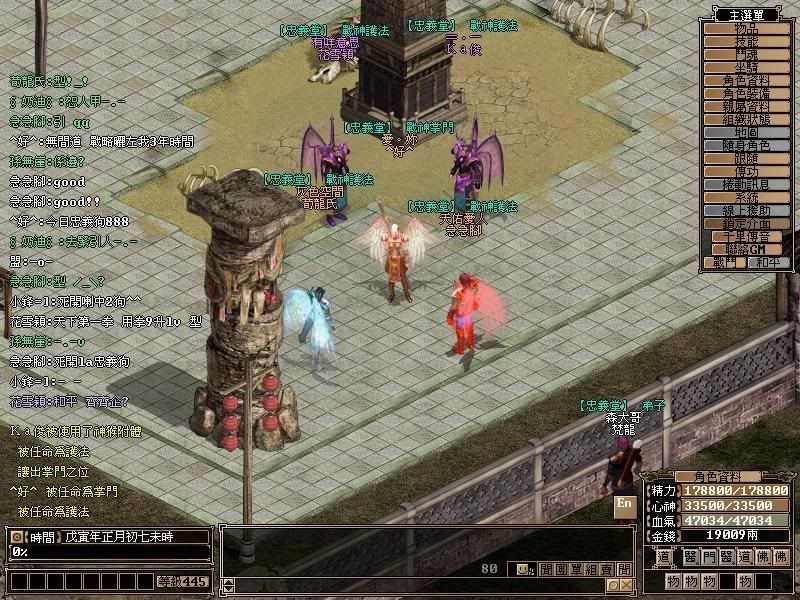Select the 跟隨 (follow) option

click(x=748, y=158)
